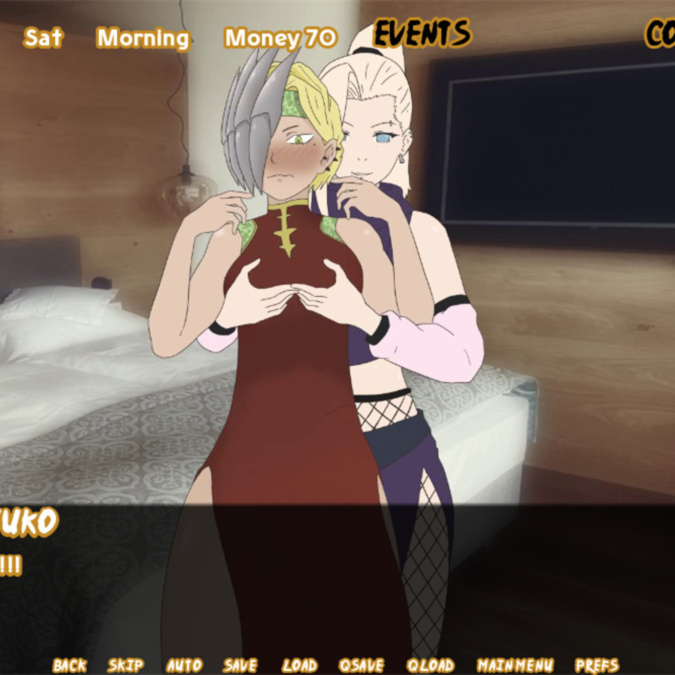
Task: Go back one dialogue line
Action: pyautogui.click(x=70, y=665)
